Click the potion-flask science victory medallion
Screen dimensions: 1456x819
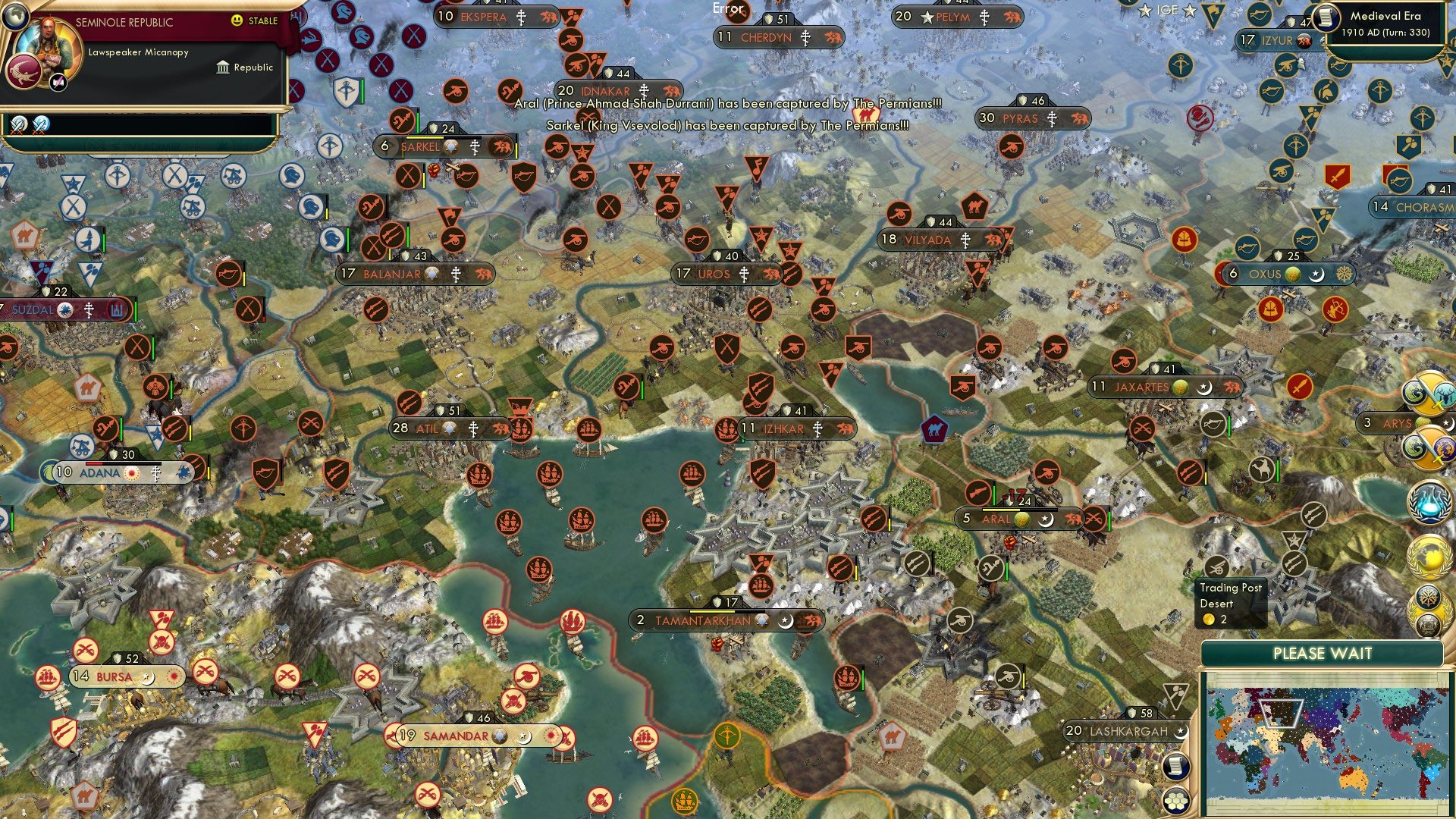click(x=1428, y=501)
